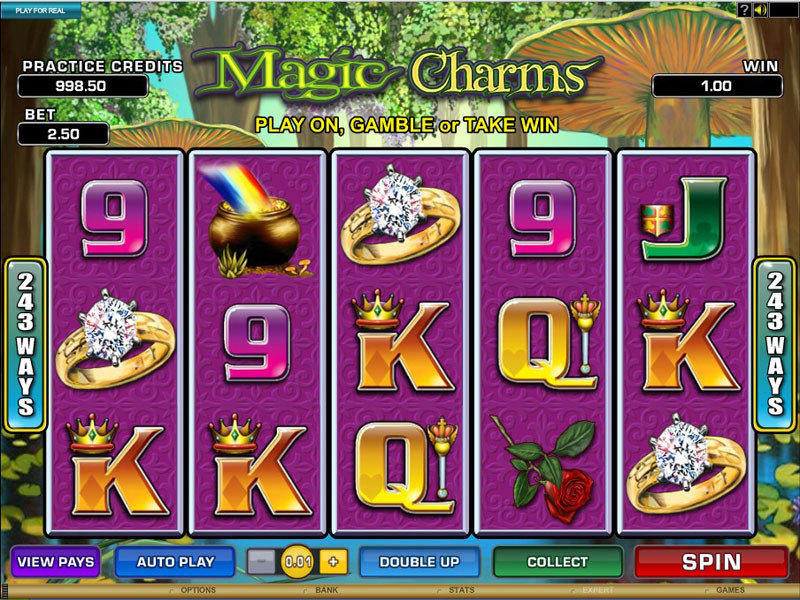Collect the current win
Screen dimensions: 800x600
click(x=557, y=561)
